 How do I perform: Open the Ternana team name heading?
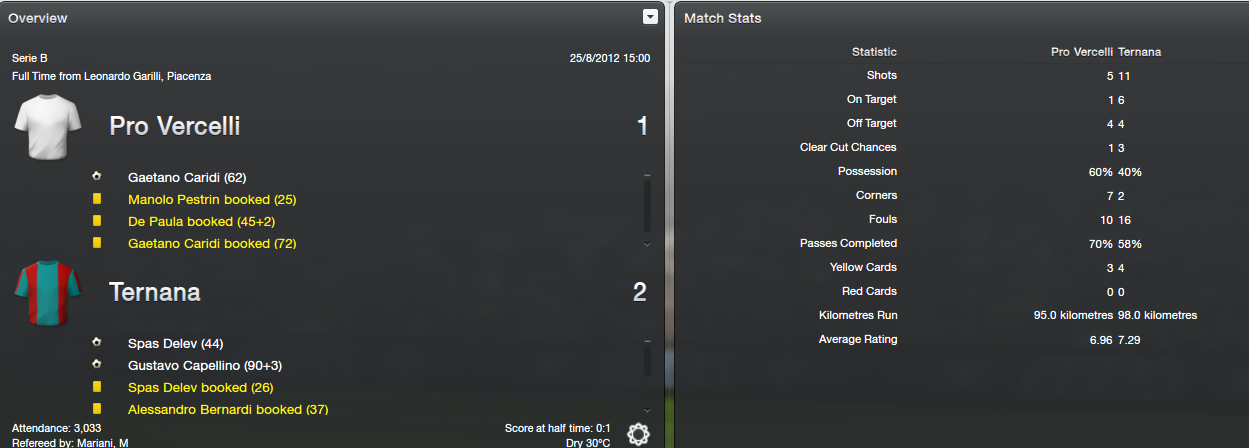click(154, 292)
